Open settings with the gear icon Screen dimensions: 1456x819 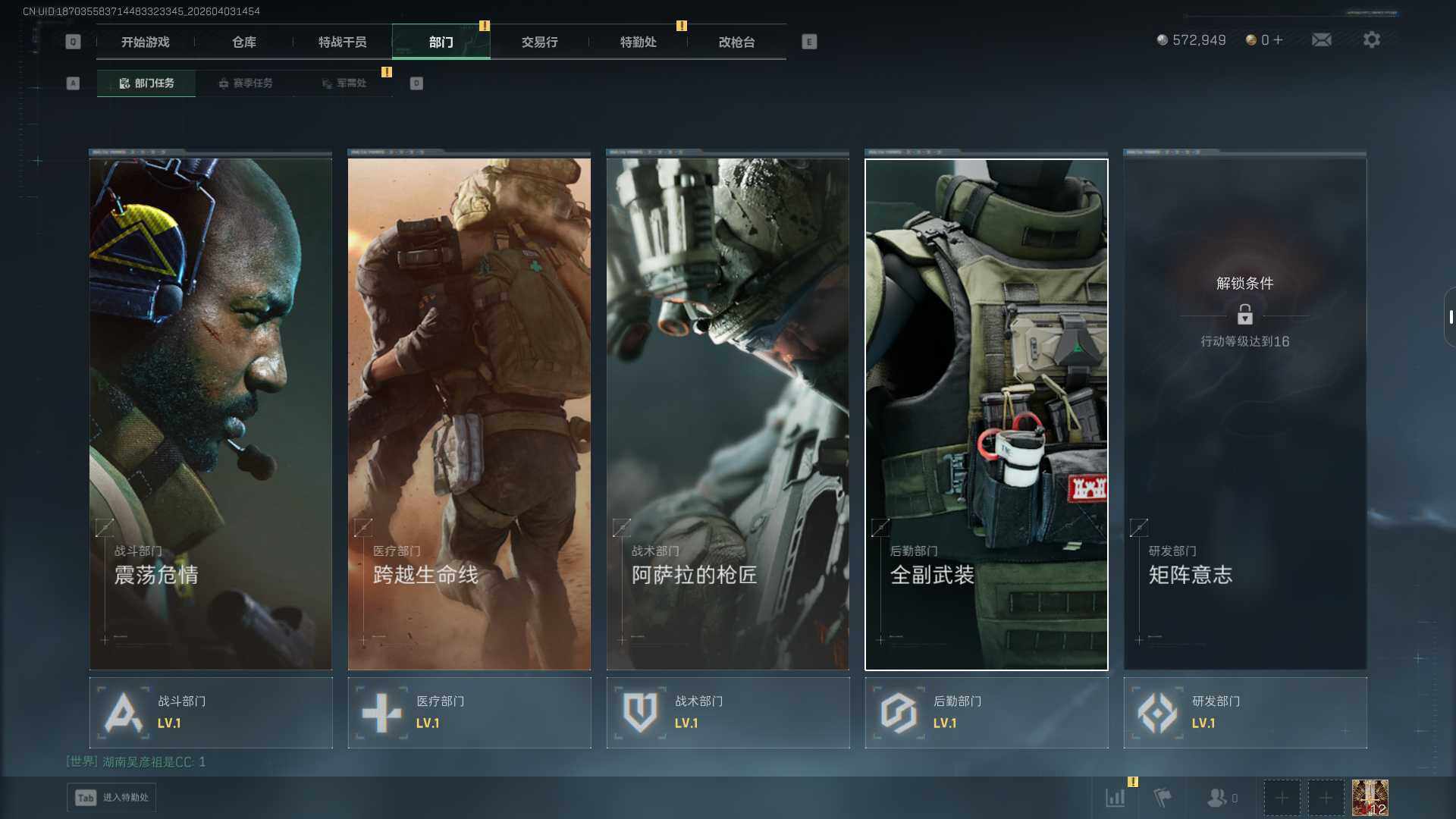[x=1371, y=40]
